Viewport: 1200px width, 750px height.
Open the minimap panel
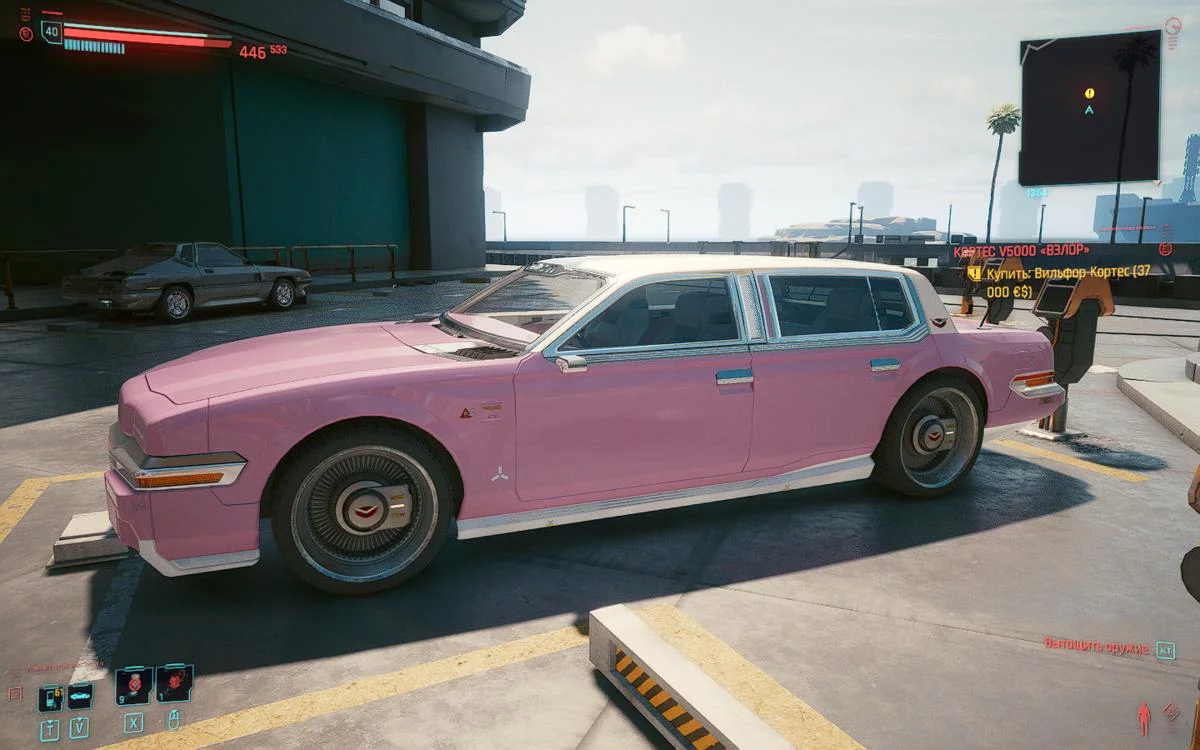tap(1089, 108)
